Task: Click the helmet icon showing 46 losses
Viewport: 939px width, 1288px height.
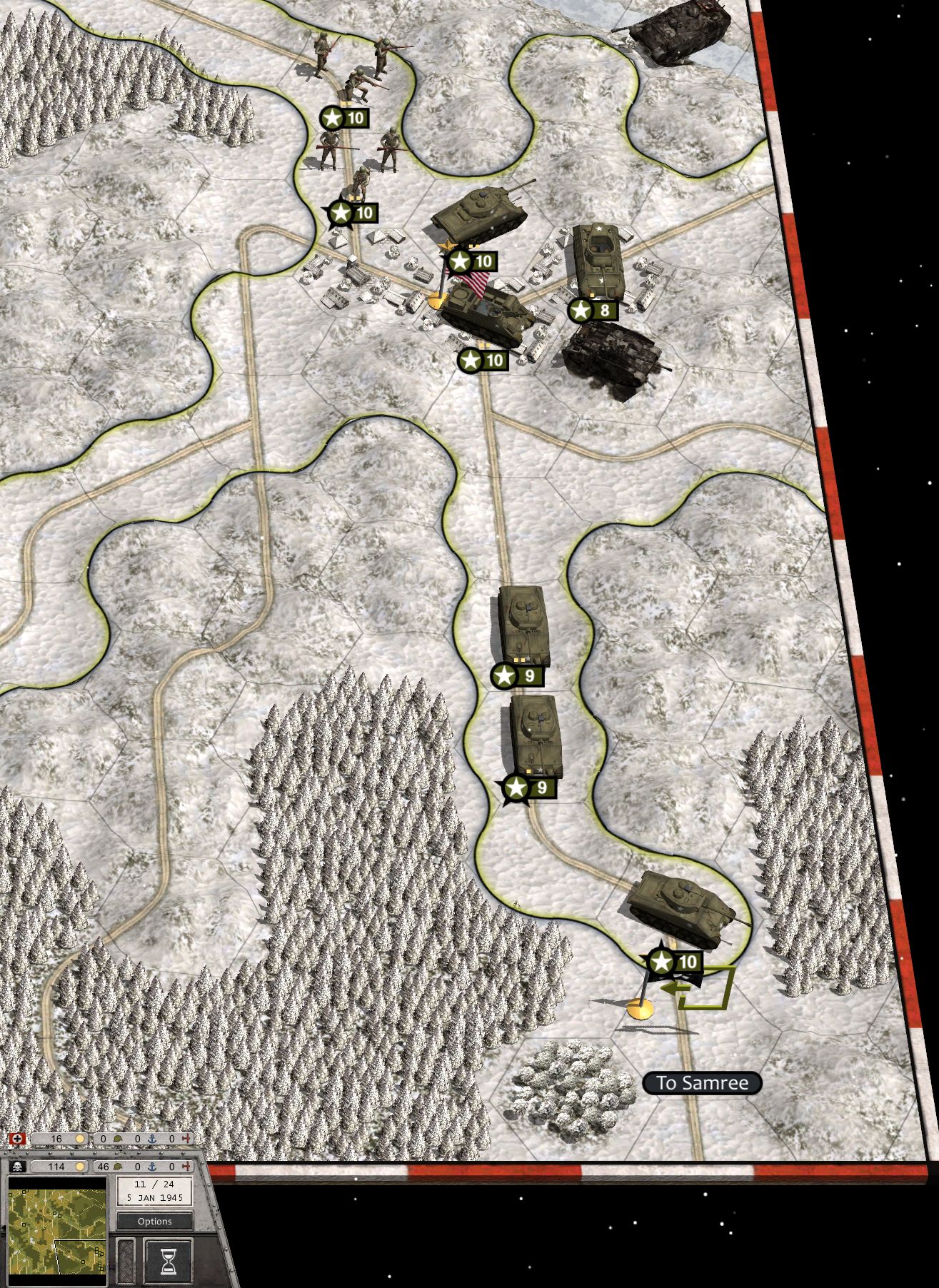Action: [x=119, y=1167]
